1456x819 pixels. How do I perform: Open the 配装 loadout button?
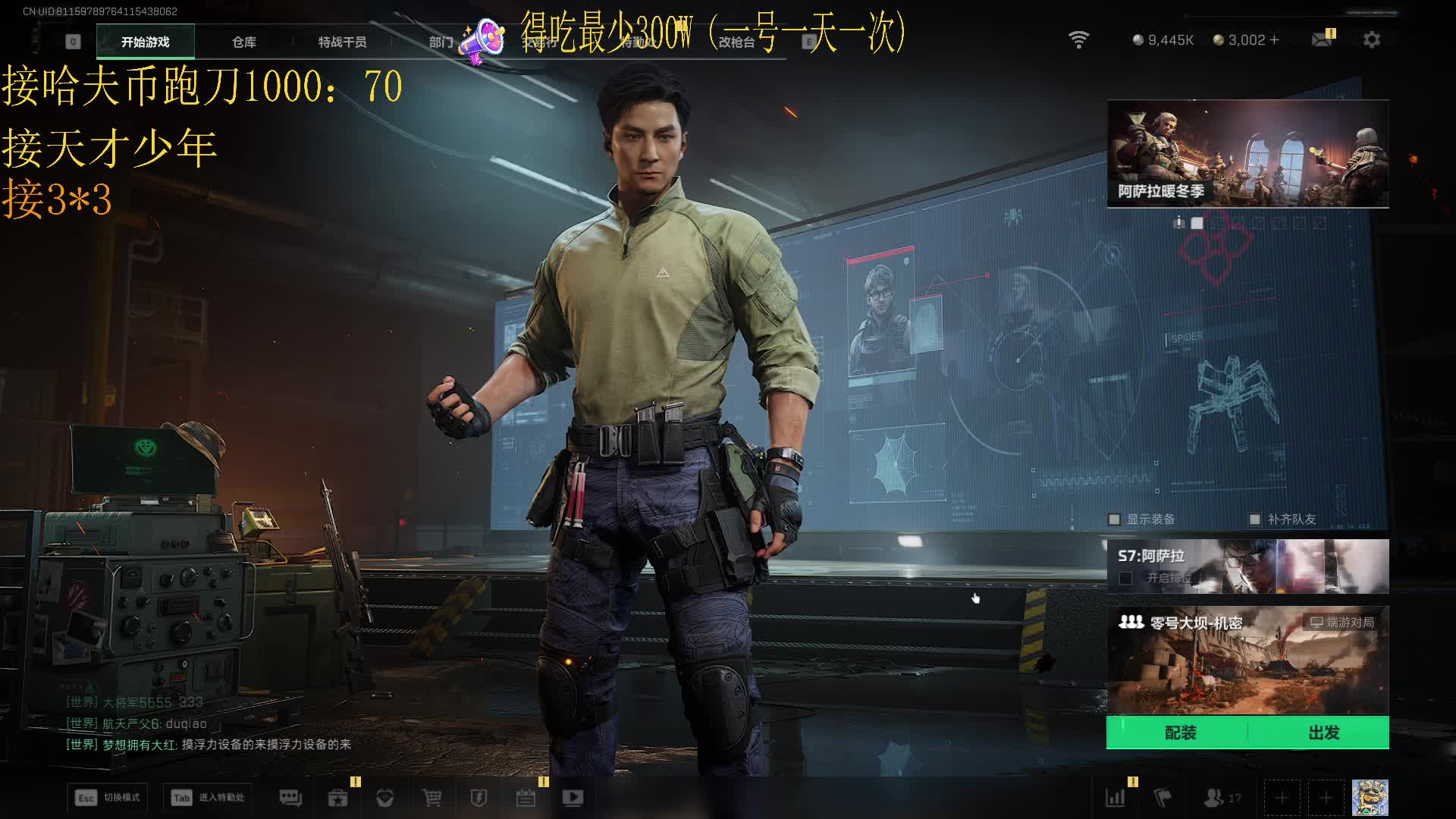click(x=1180, y=733)
